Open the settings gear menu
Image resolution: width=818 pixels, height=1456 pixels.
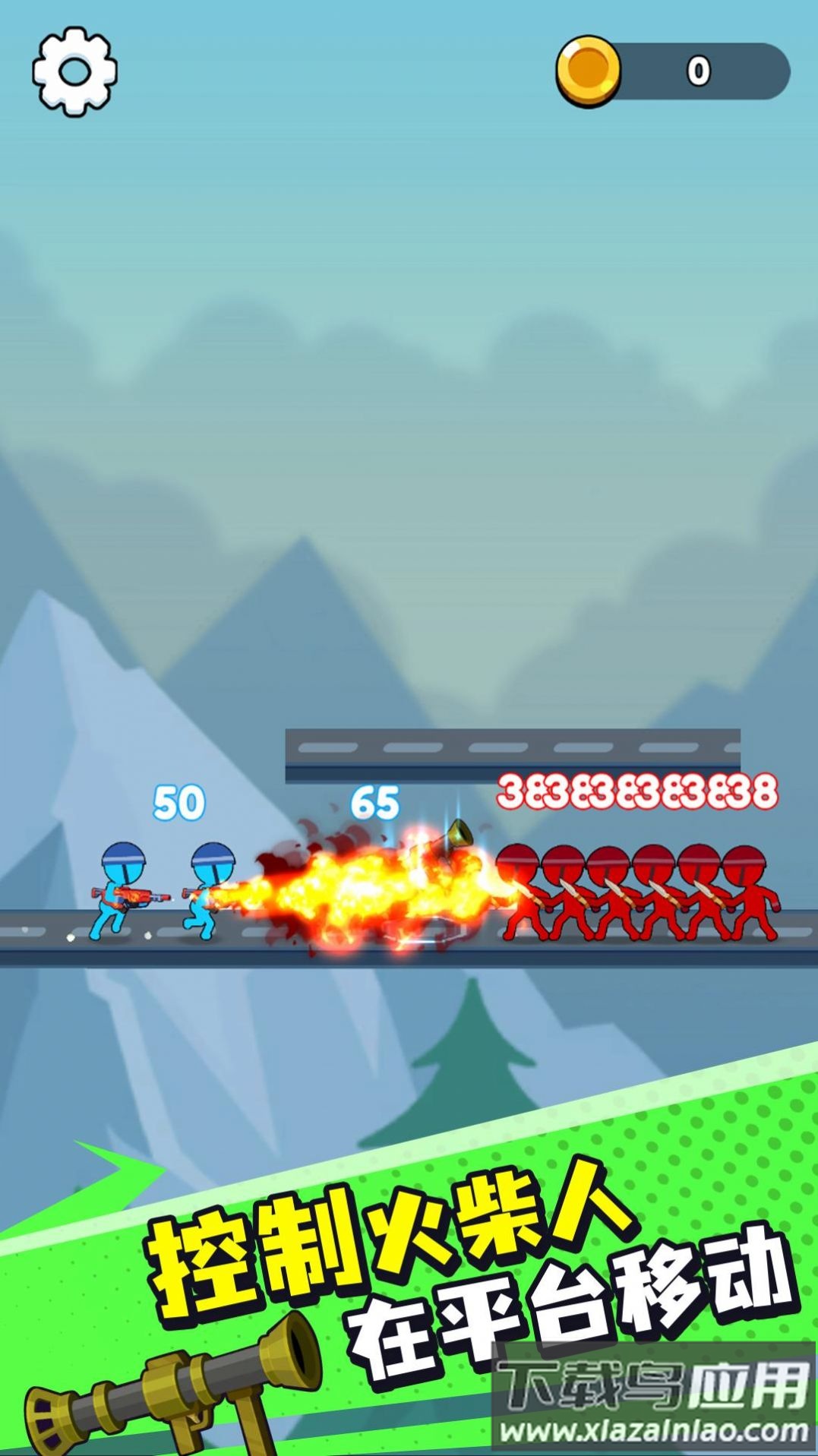coord(74,71)
